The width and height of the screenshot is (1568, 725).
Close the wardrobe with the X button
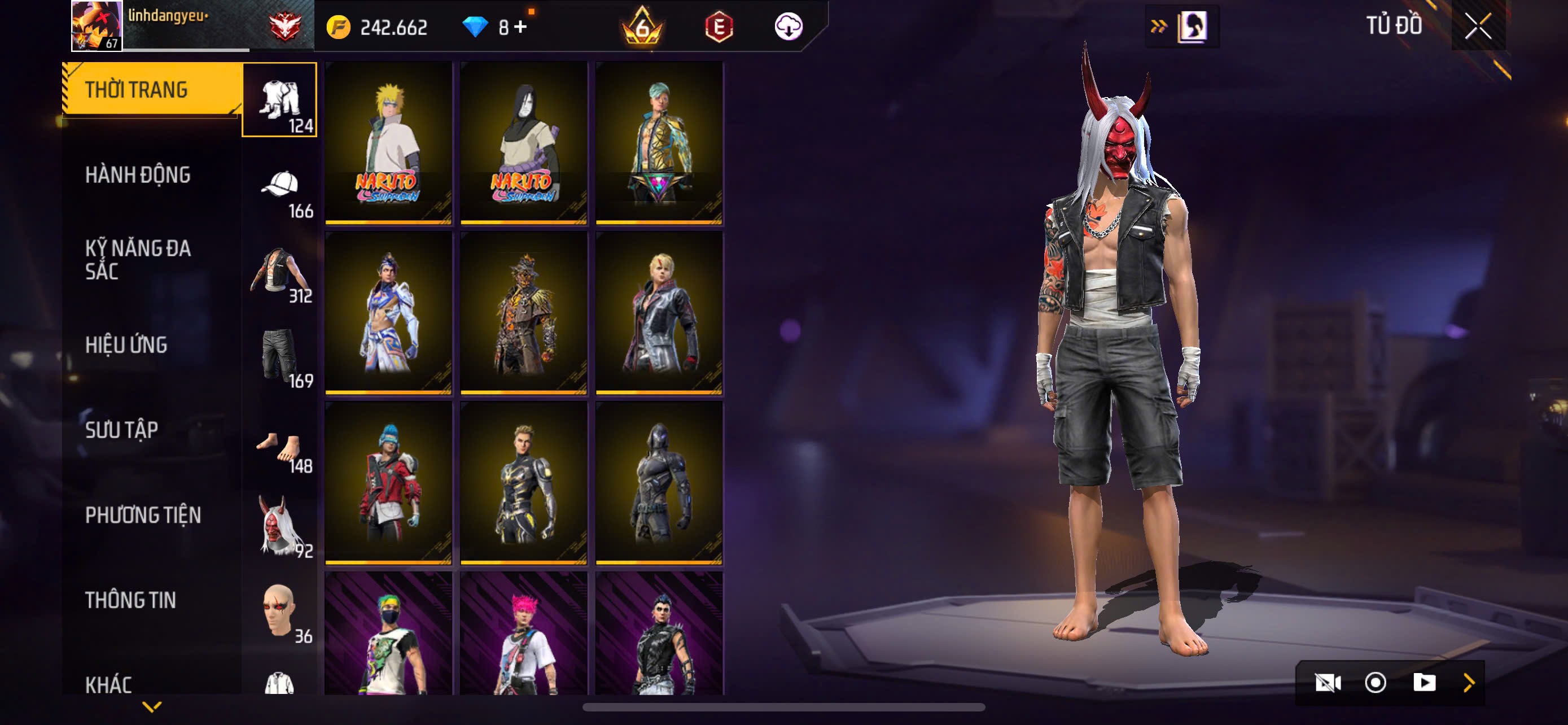[x=1478, y=26]
